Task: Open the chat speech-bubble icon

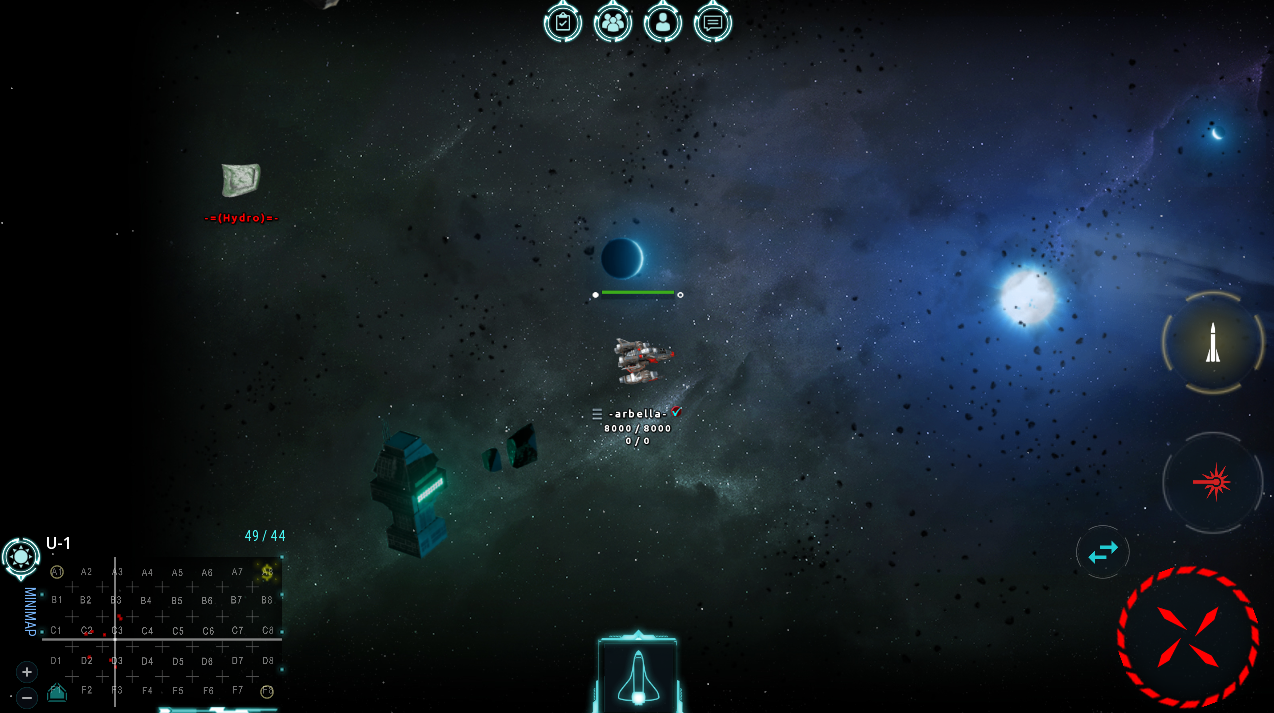Action: coord(713,21)
